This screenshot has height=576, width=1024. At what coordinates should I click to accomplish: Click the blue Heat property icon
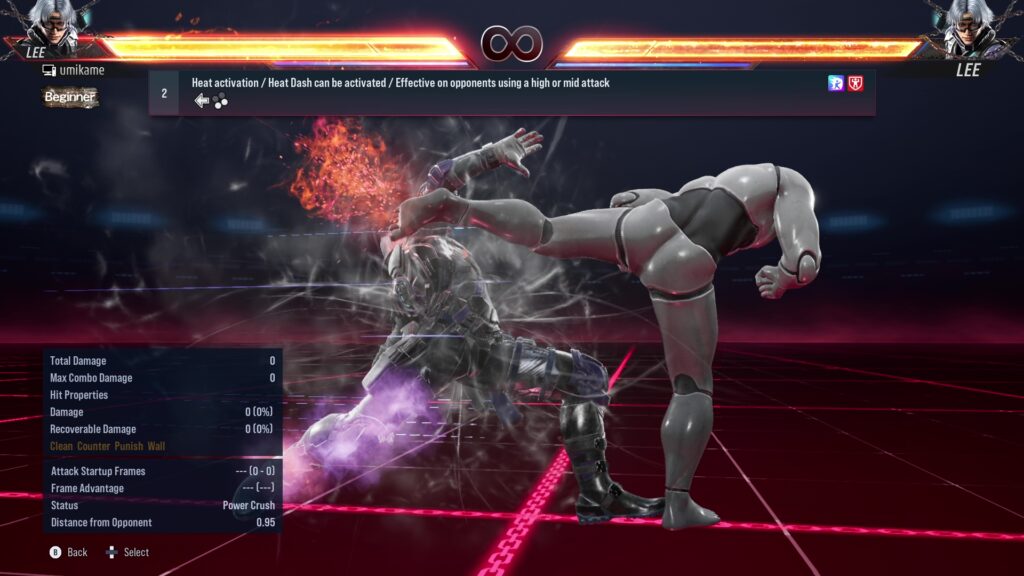coord(836,83)
